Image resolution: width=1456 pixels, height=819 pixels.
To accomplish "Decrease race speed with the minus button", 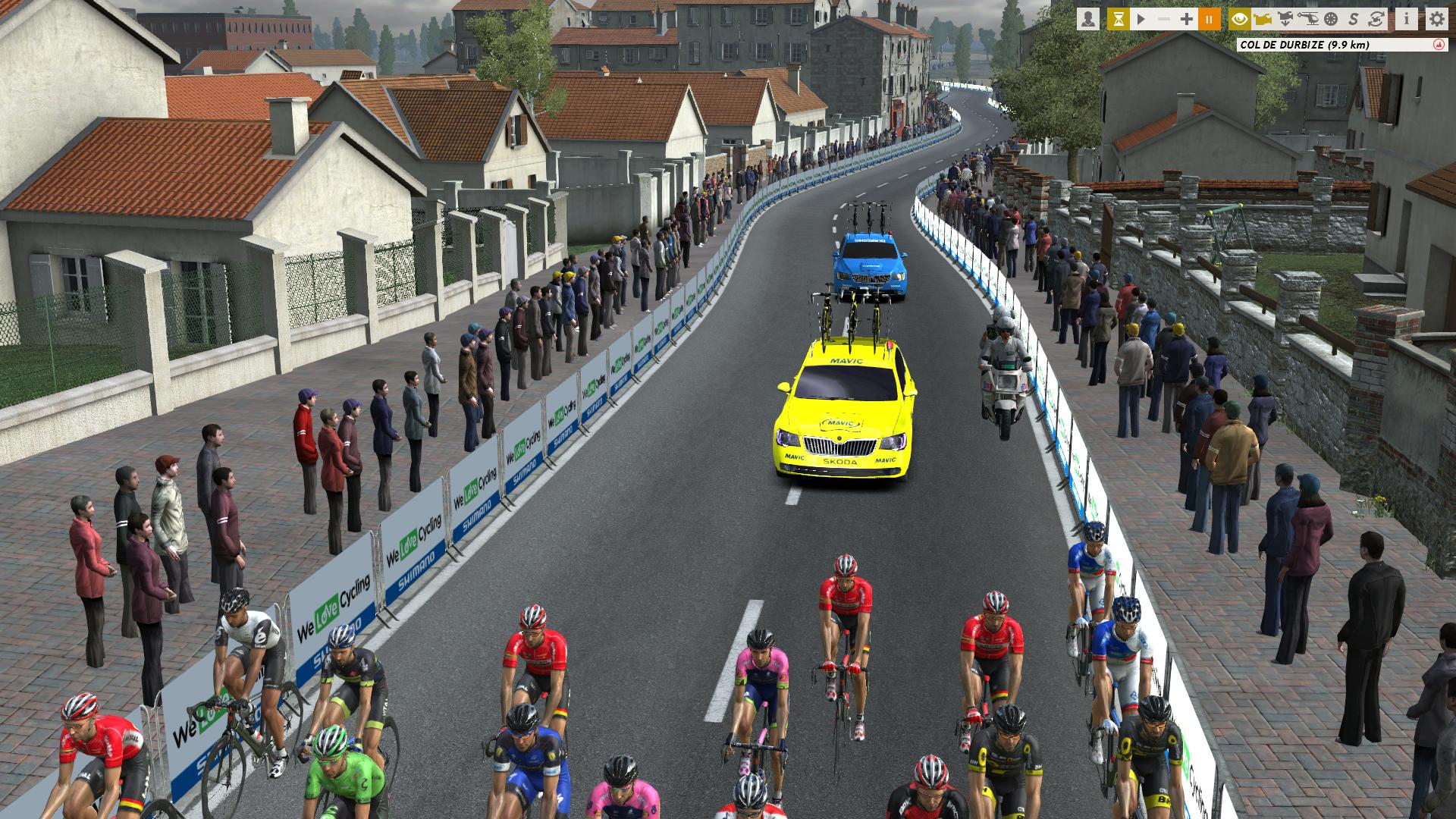I will pos(1164,19).
